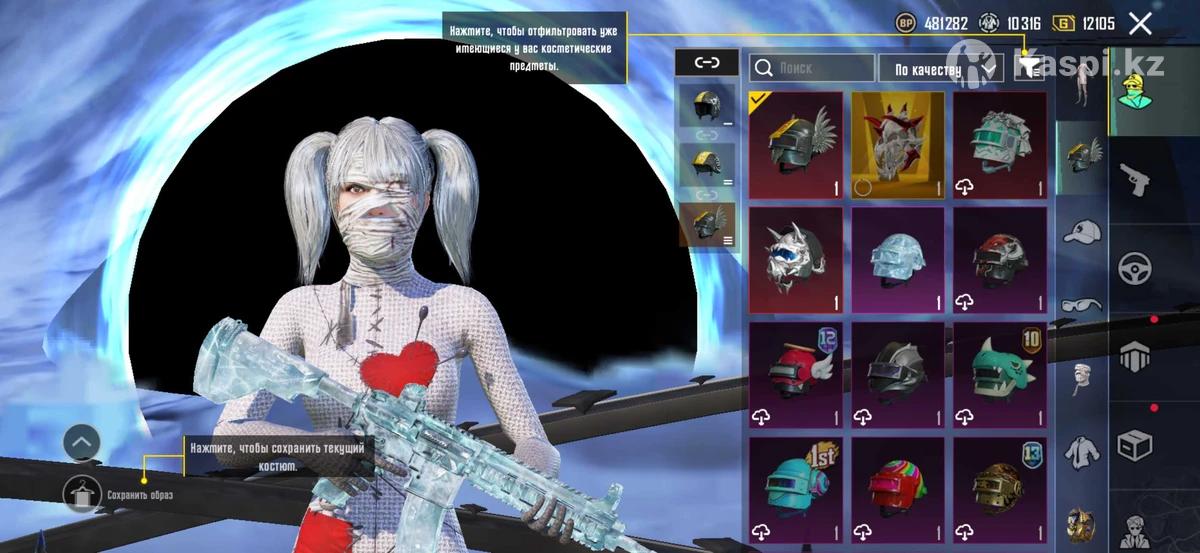Viewport: 1200px width, 553px height.
Task: Select the silver horned helmet with blue visor
Action: (x=796, y=260)
